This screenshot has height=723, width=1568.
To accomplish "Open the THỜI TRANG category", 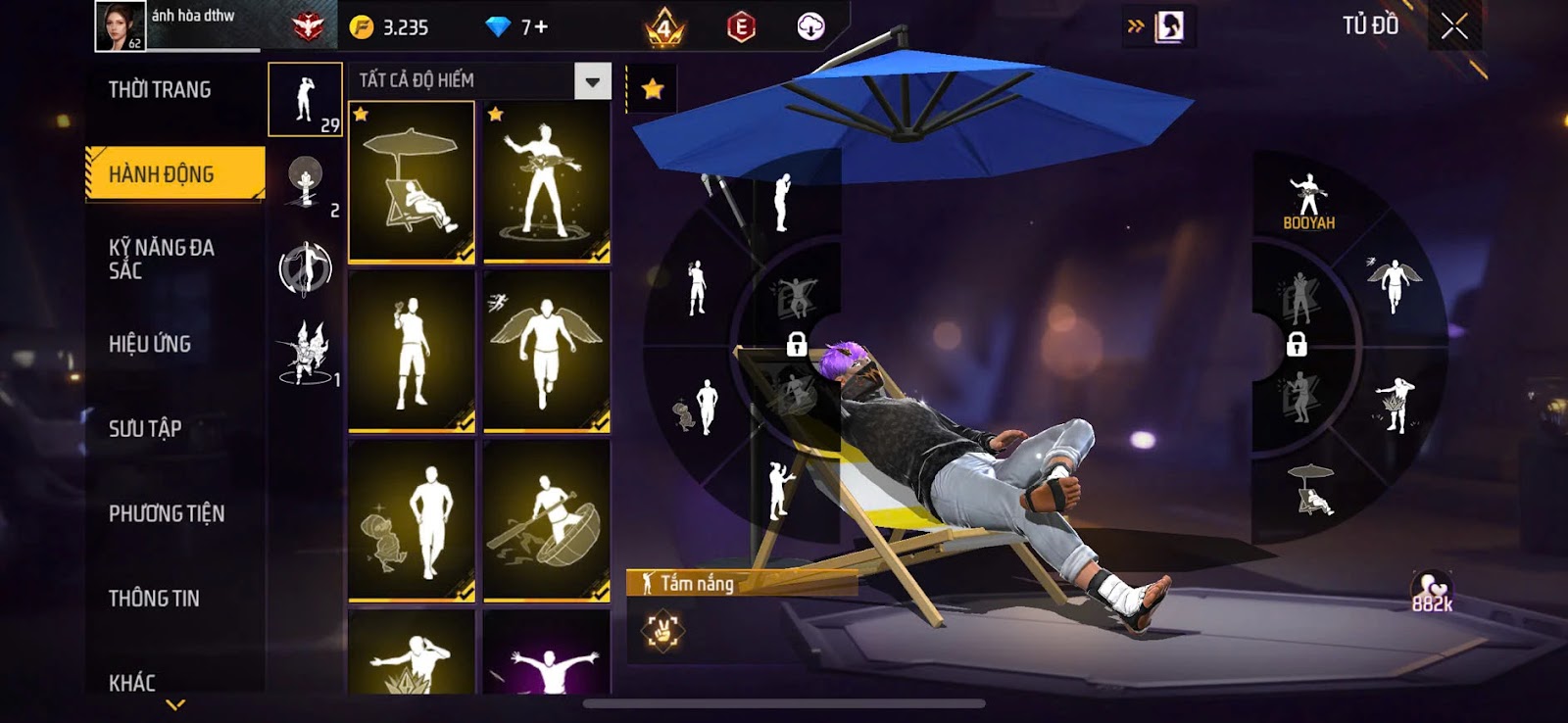I will pos(160,90).
